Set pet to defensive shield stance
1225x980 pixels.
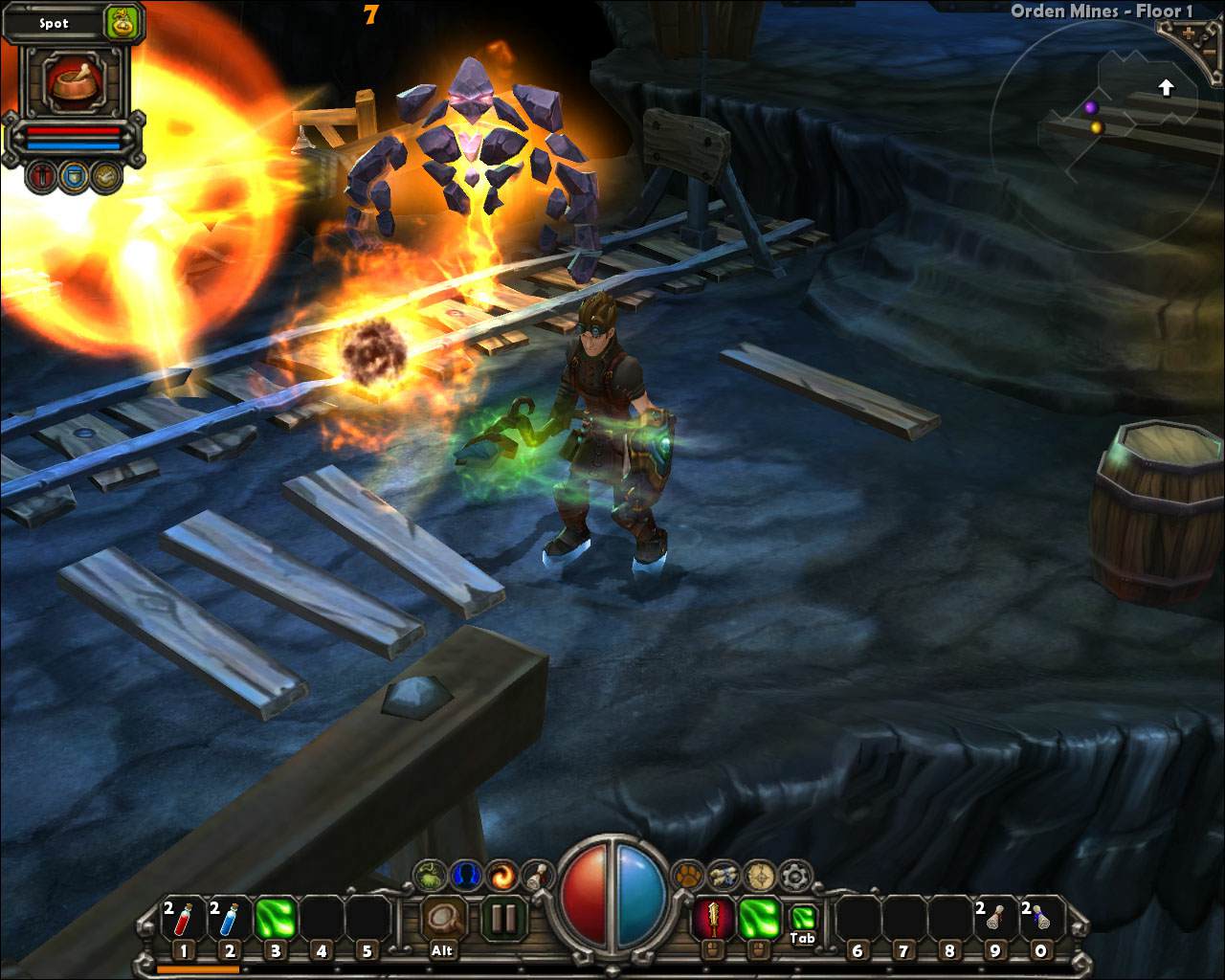(x=74, y=176)
